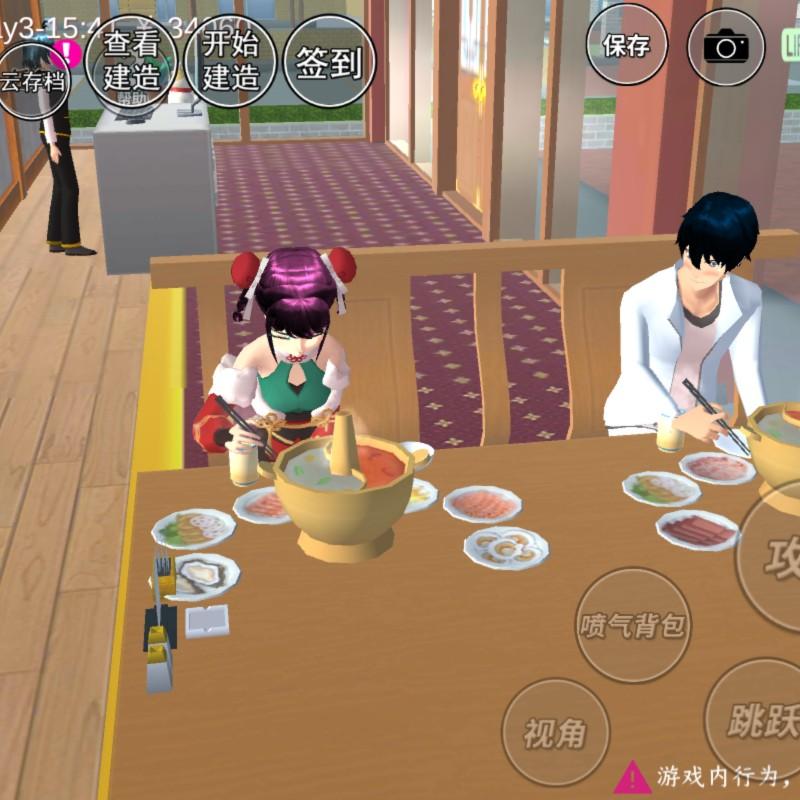Start building with 开始建造 button
The width and height of the screenshot is (800, 800).
(x=231, y=60)
